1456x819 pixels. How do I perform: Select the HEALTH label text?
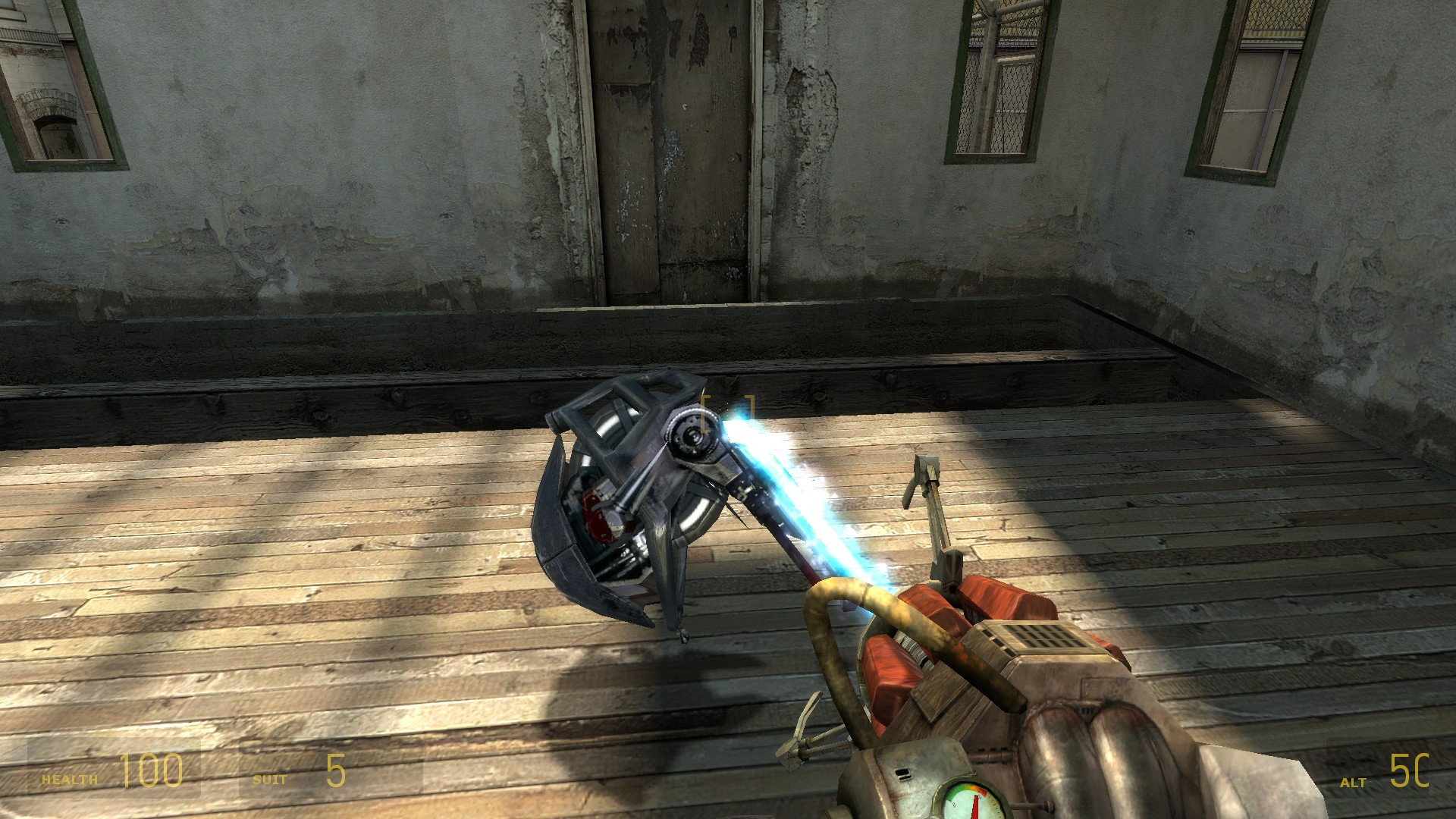click(68, 778)
